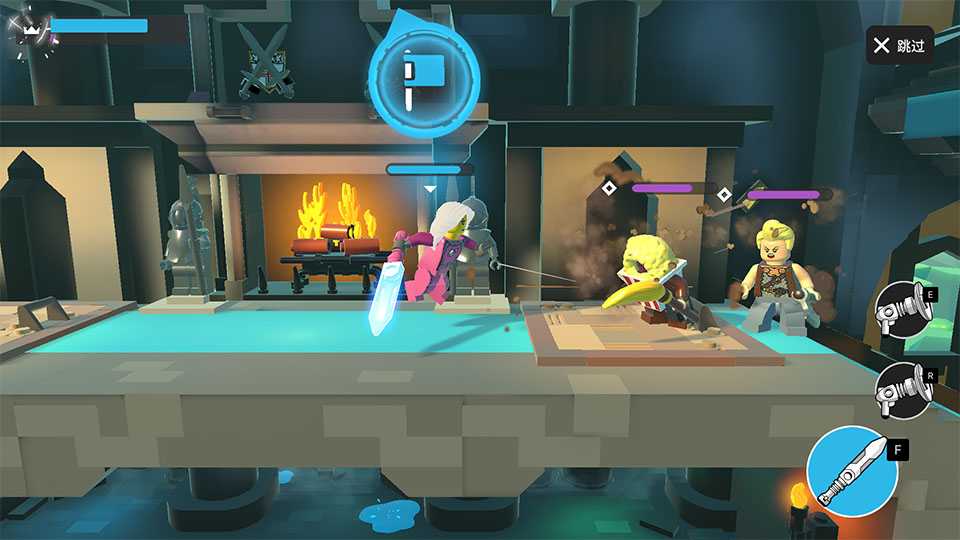Viewport: 960px width, 540px height.
Task: Activate the blue sword attack button
Action: [x=852, y=472]
